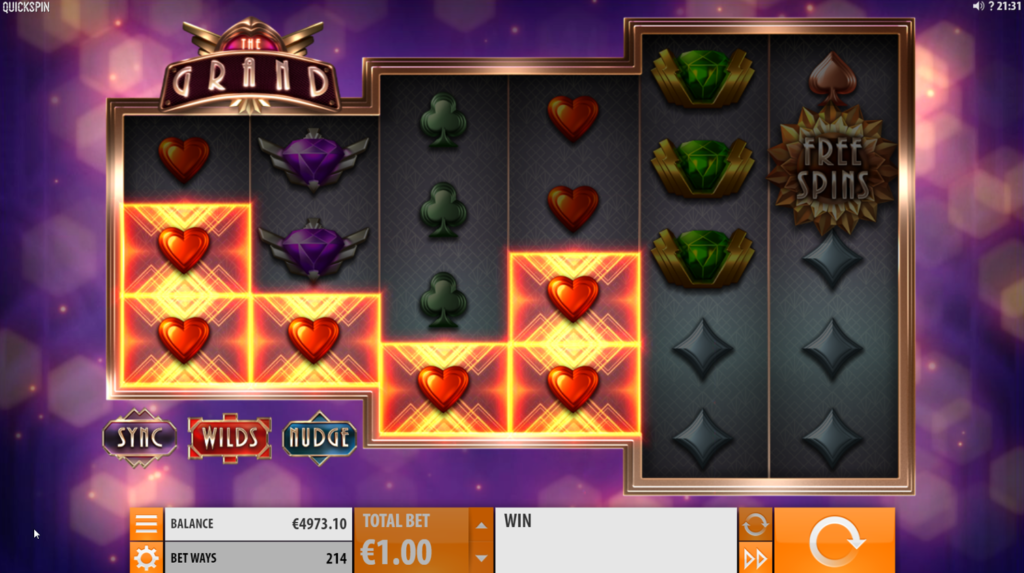This screenshot has height=573, width=1024.
Task: Toggle the fast-forward turbo spin
Action: (755, 558)
